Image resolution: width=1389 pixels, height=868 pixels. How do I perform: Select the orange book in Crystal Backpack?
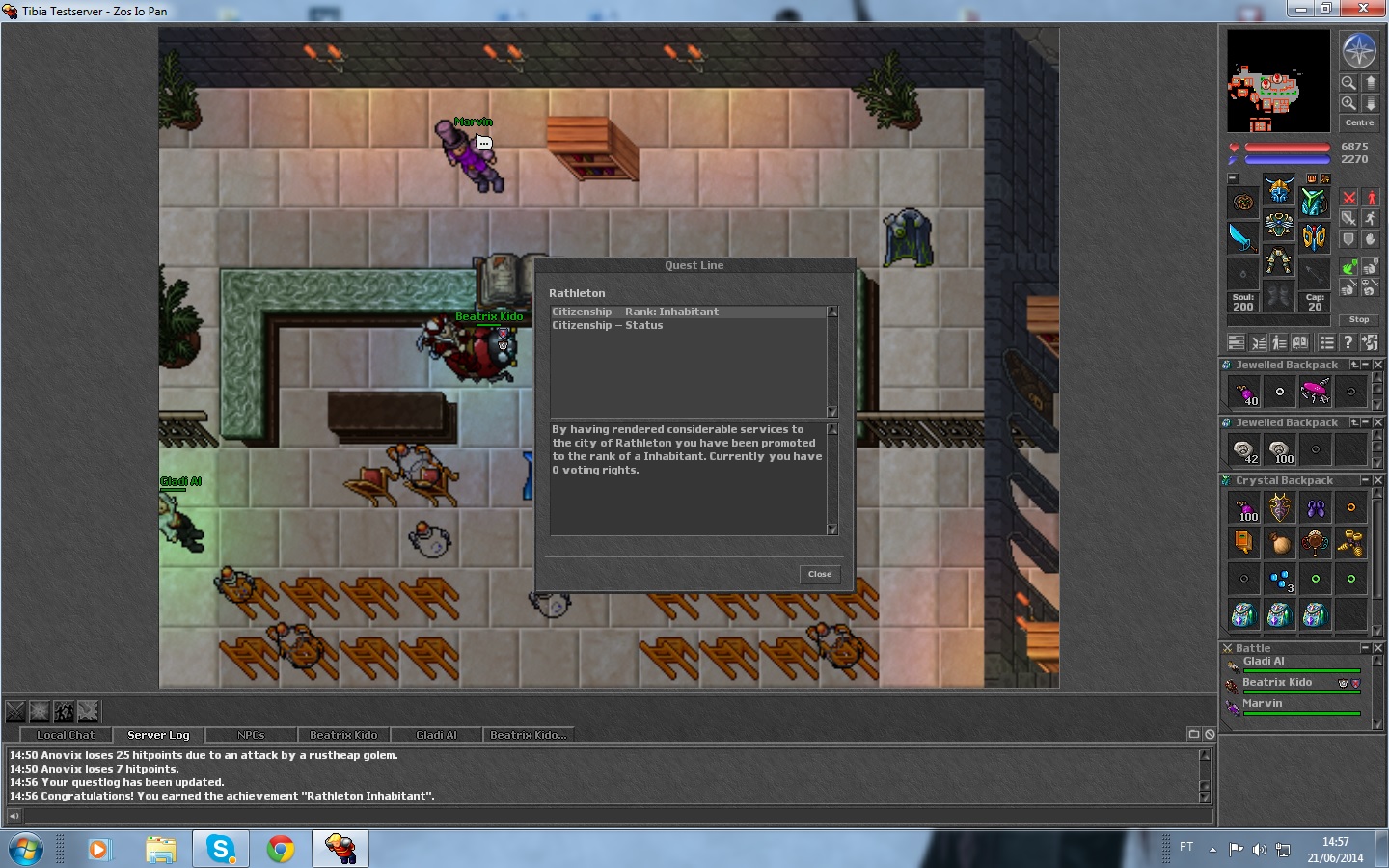pyautogui.click(x=1243, y=543)
